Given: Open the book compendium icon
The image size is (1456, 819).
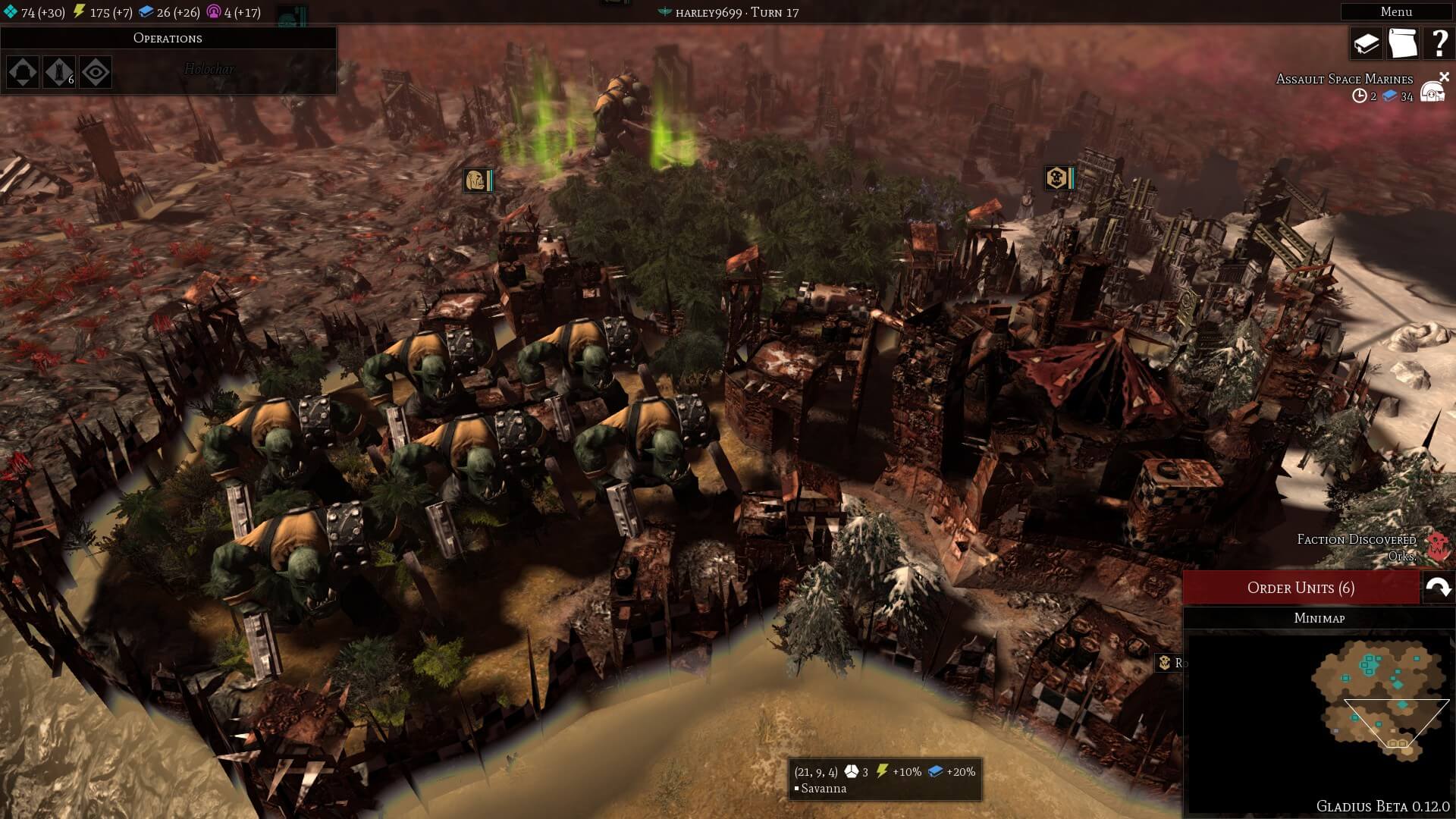Looking at the screenshot, I should click(x=1366, y=43).
